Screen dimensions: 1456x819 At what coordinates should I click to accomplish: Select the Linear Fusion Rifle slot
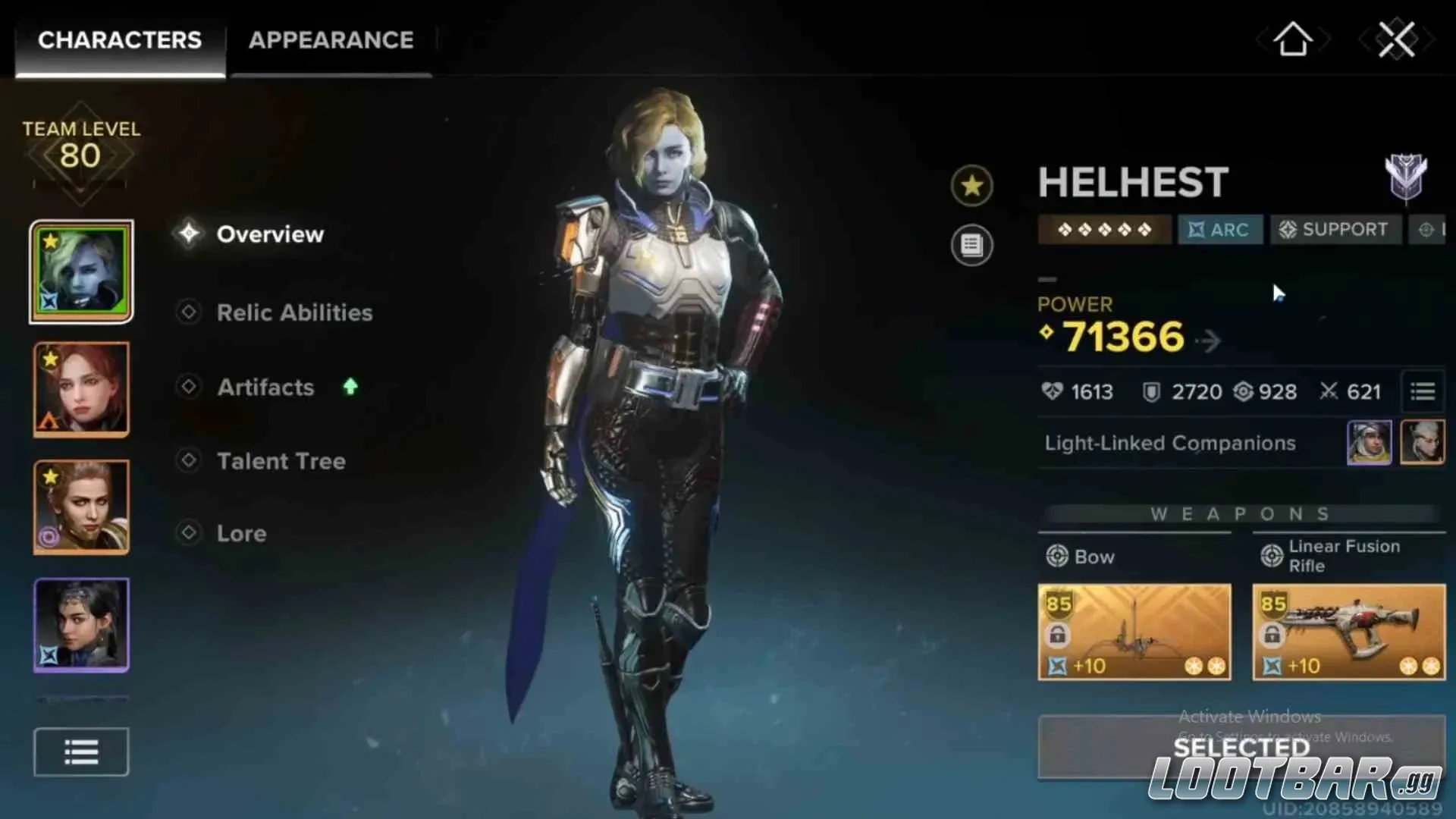pos(1348,632)
